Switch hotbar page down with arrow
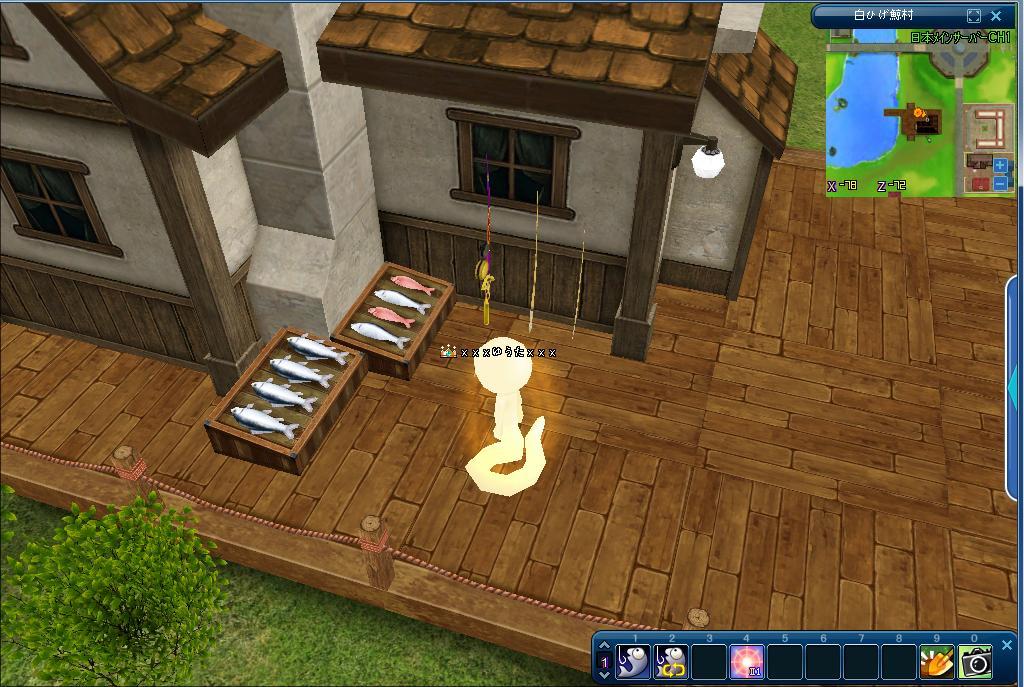The height and width of the screenshot is (687, 1024). pyautogui.click(x=603, y=674)
